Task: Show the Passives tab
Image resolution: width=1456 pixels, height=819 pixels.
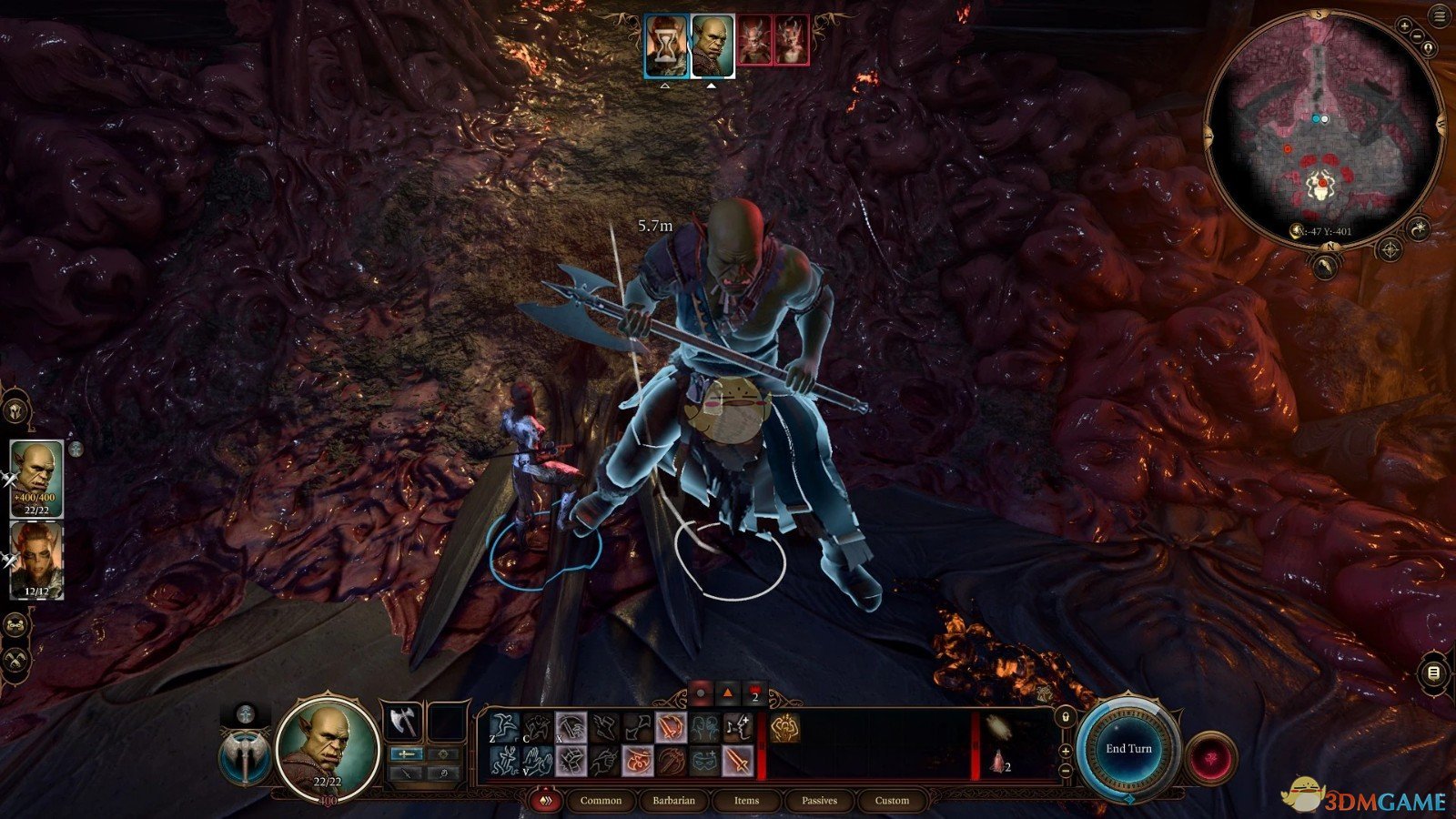Action: click(819, 801)
